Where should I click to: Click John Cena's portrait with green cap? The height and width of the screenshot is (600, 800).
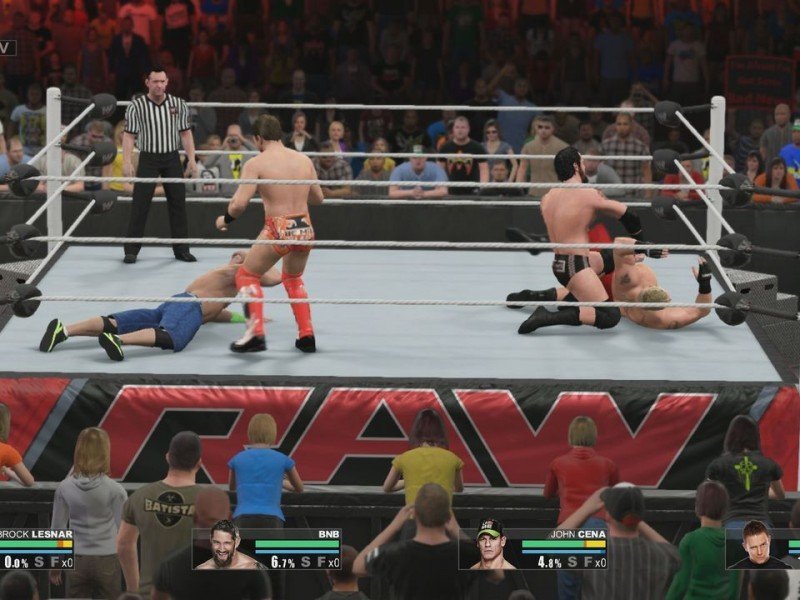(488, 548)
